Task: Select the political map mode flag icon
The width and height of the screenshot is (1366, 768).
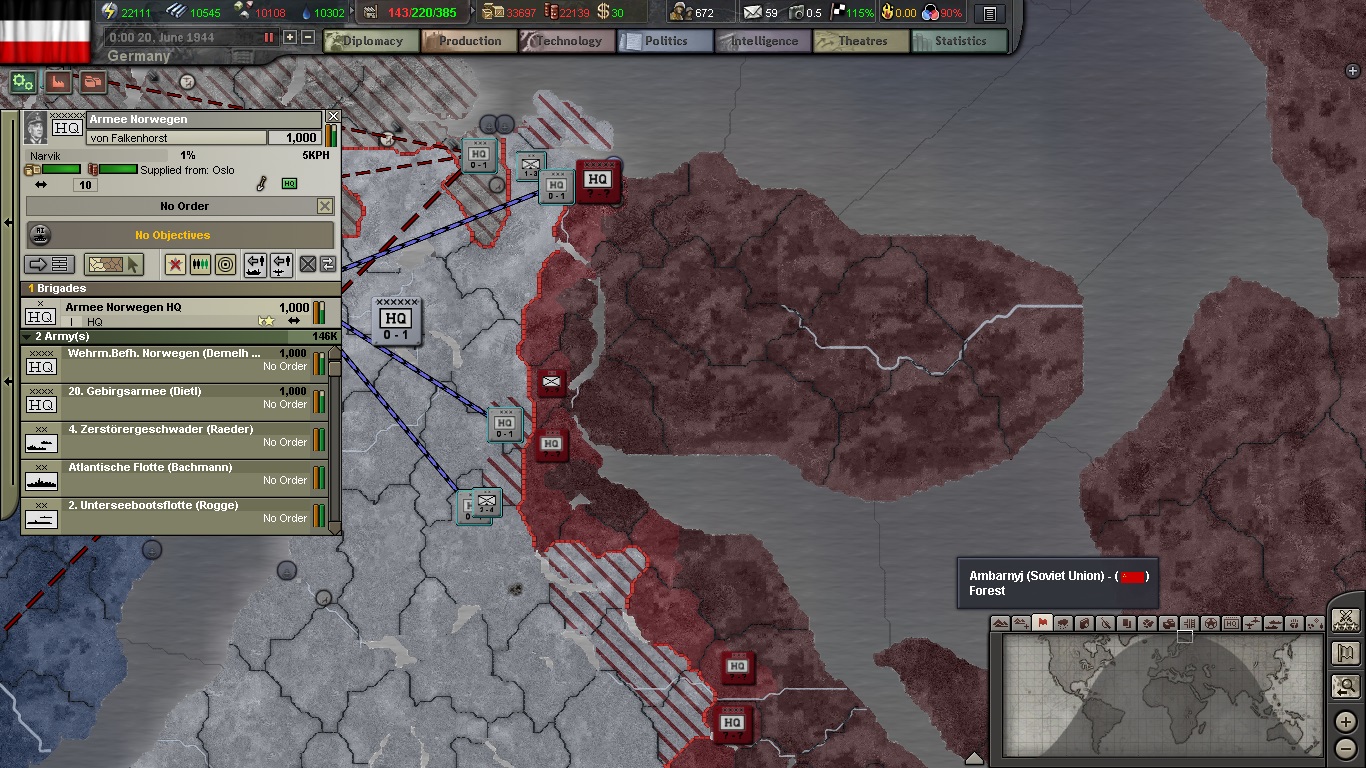Action: click(1043, 622)
